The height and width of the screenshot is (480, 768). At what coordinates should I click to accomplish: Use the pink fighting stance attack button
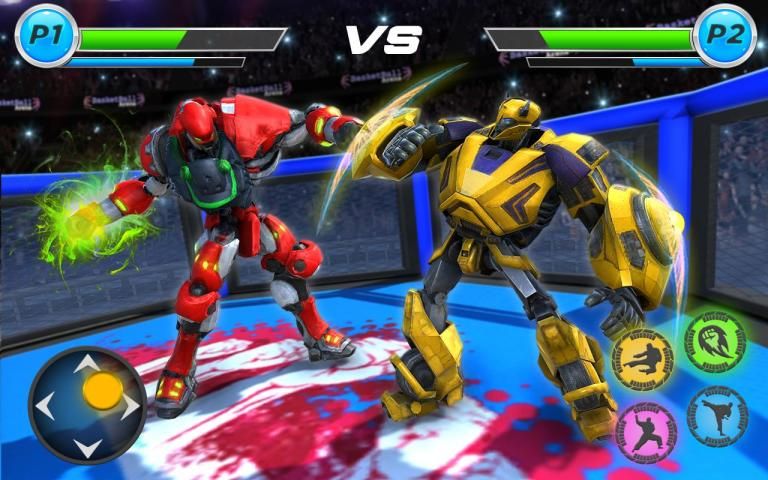647,432
